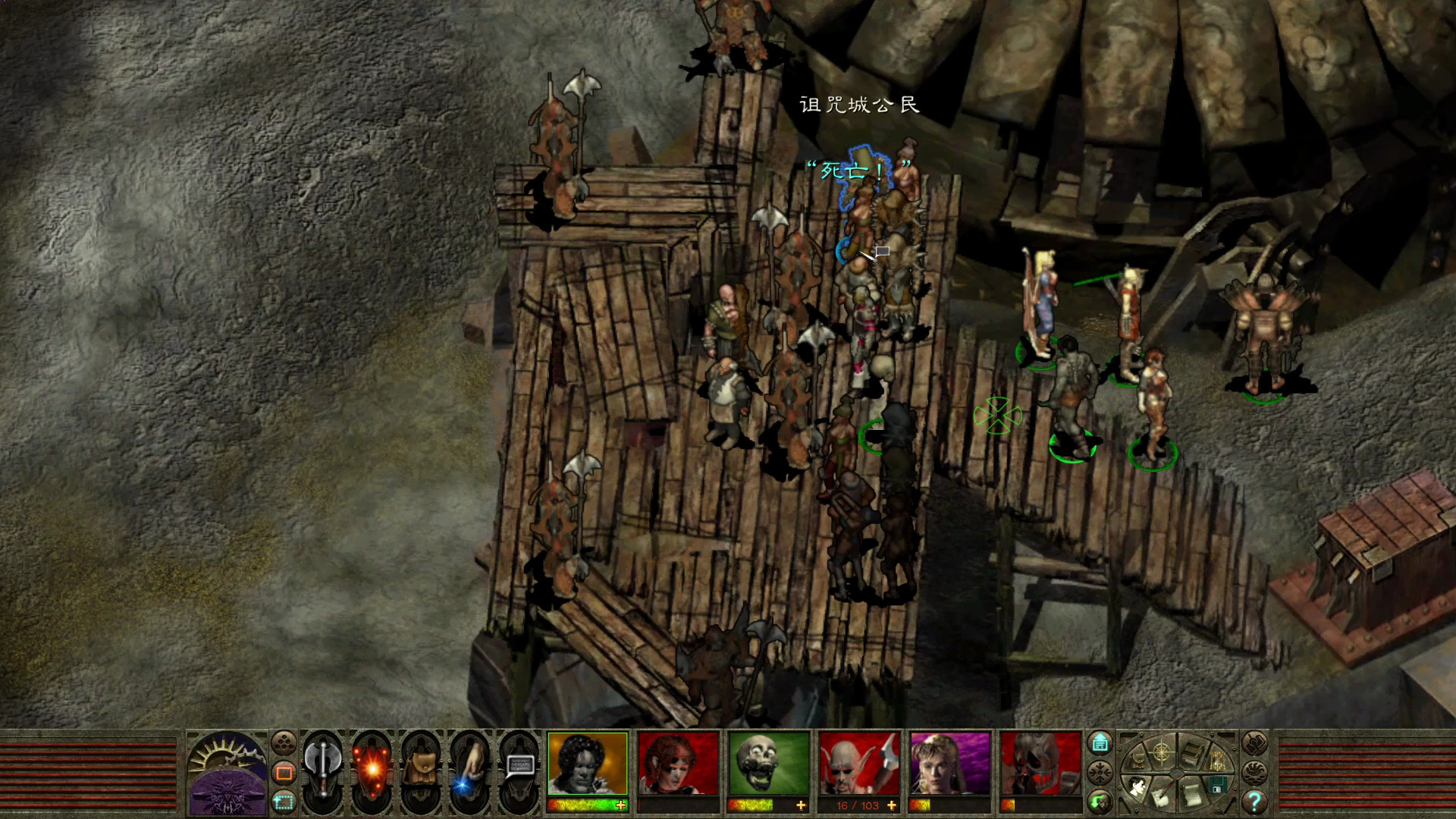Select Morte's floating skull portrait

tap(768, 764)
